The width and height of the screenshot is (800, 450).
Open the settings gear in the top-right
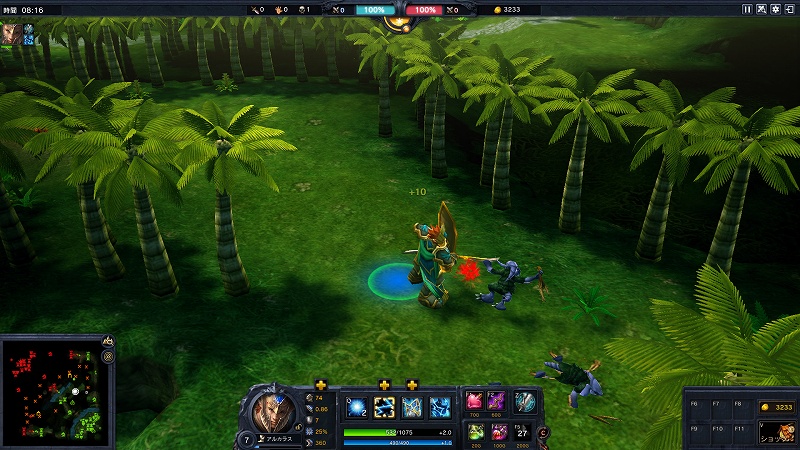[777, 9]
